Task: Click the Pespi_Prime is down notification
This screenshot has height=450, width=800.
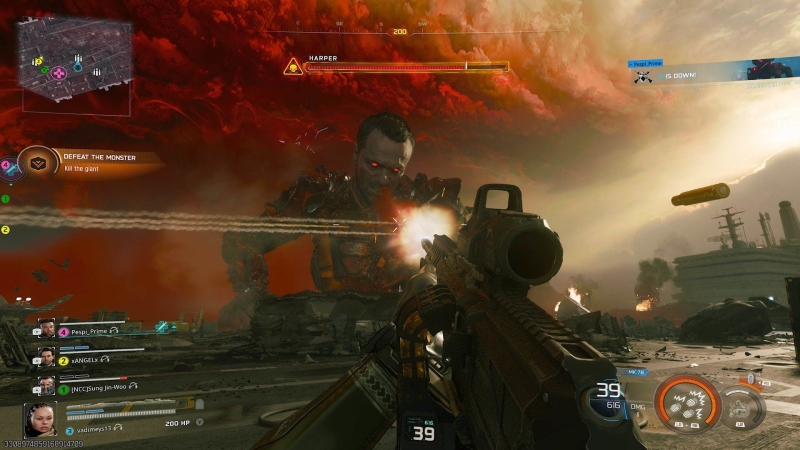Action: tap(690, 72)
